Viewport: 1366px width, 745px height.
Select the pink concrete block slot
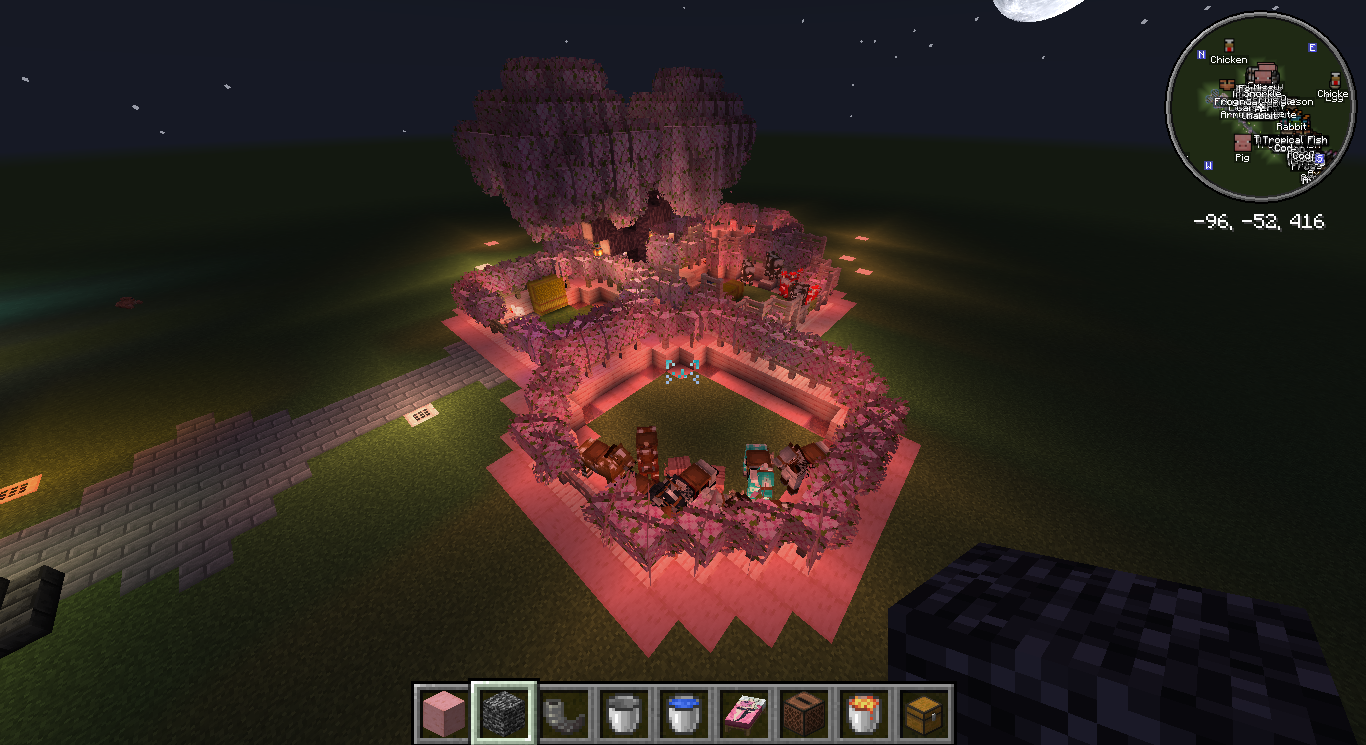coord(444,714)
